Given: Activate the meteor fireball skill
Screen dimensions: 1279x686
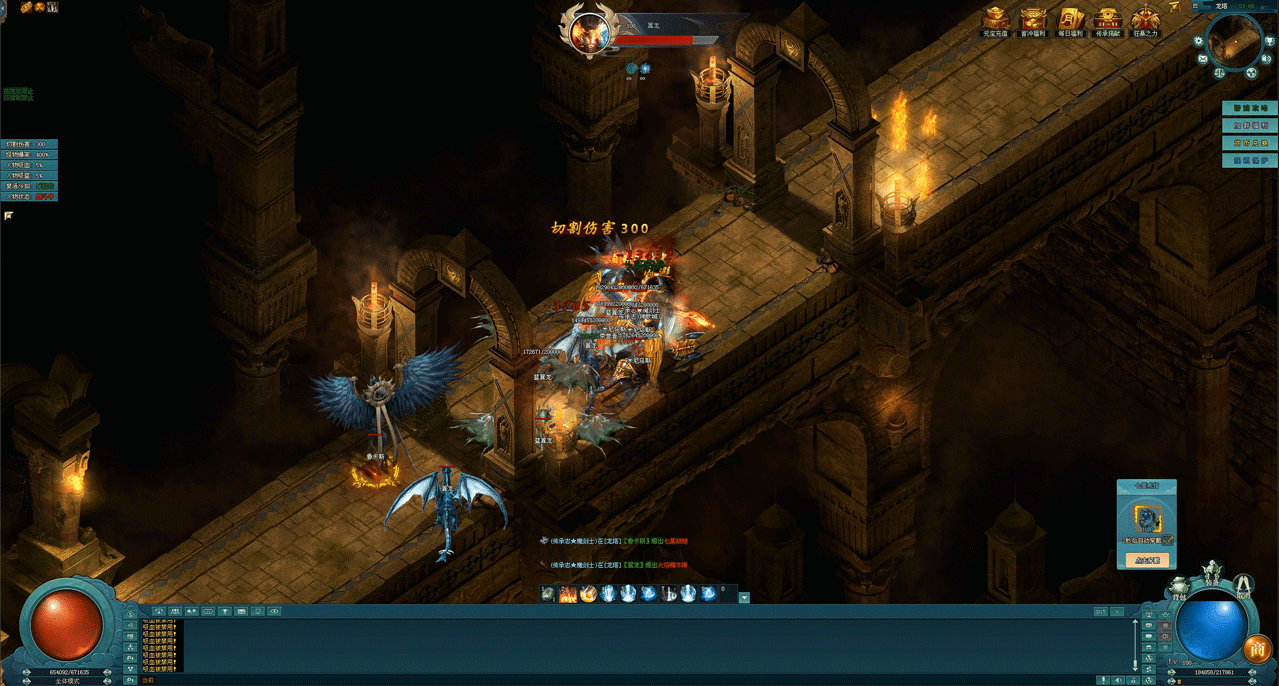Looking at the screenshot, I should (588, 594).
